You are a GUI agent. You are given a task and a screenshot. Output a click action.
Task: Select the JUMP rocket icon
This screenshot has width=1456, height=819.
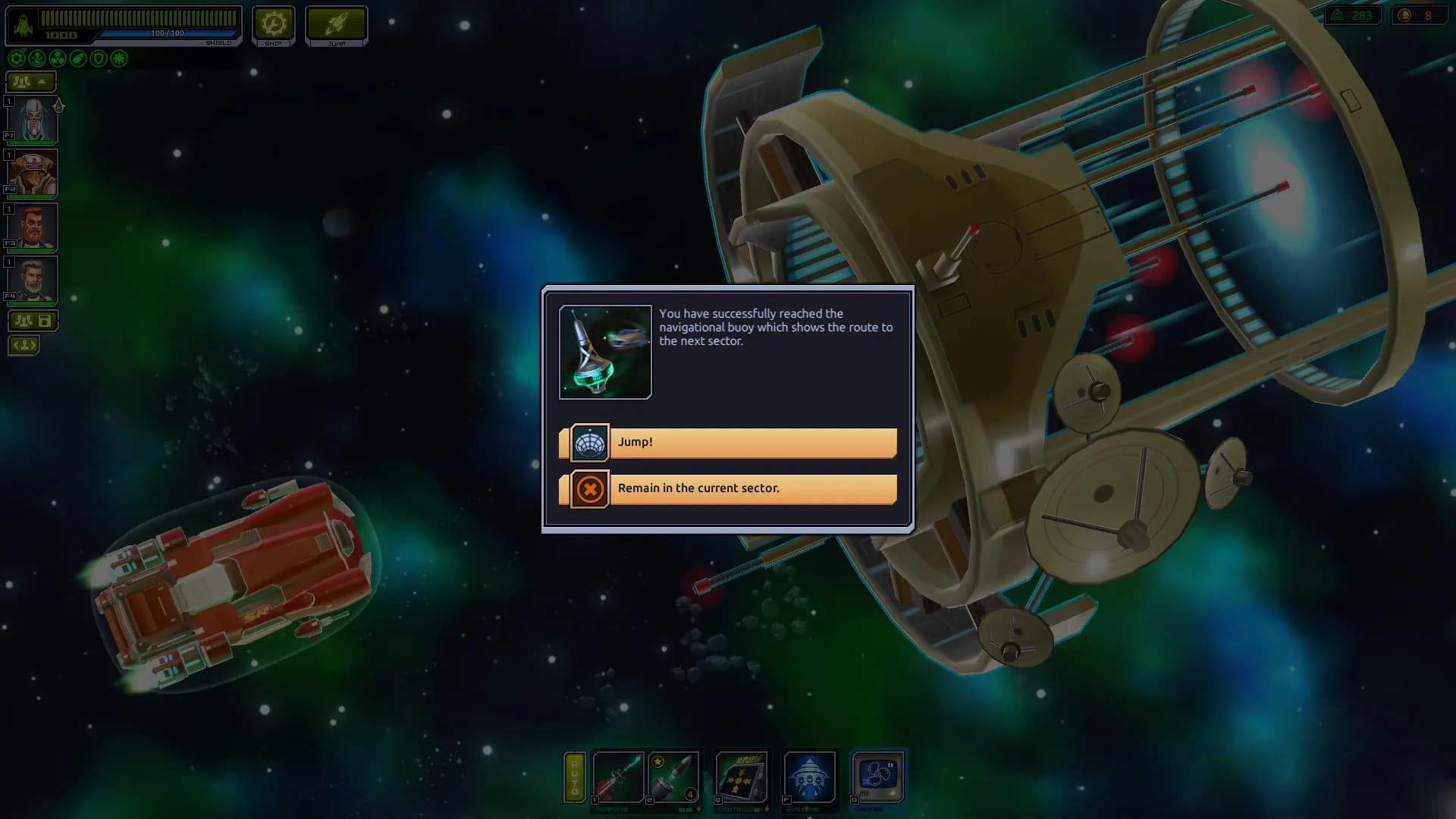point(336,24)
